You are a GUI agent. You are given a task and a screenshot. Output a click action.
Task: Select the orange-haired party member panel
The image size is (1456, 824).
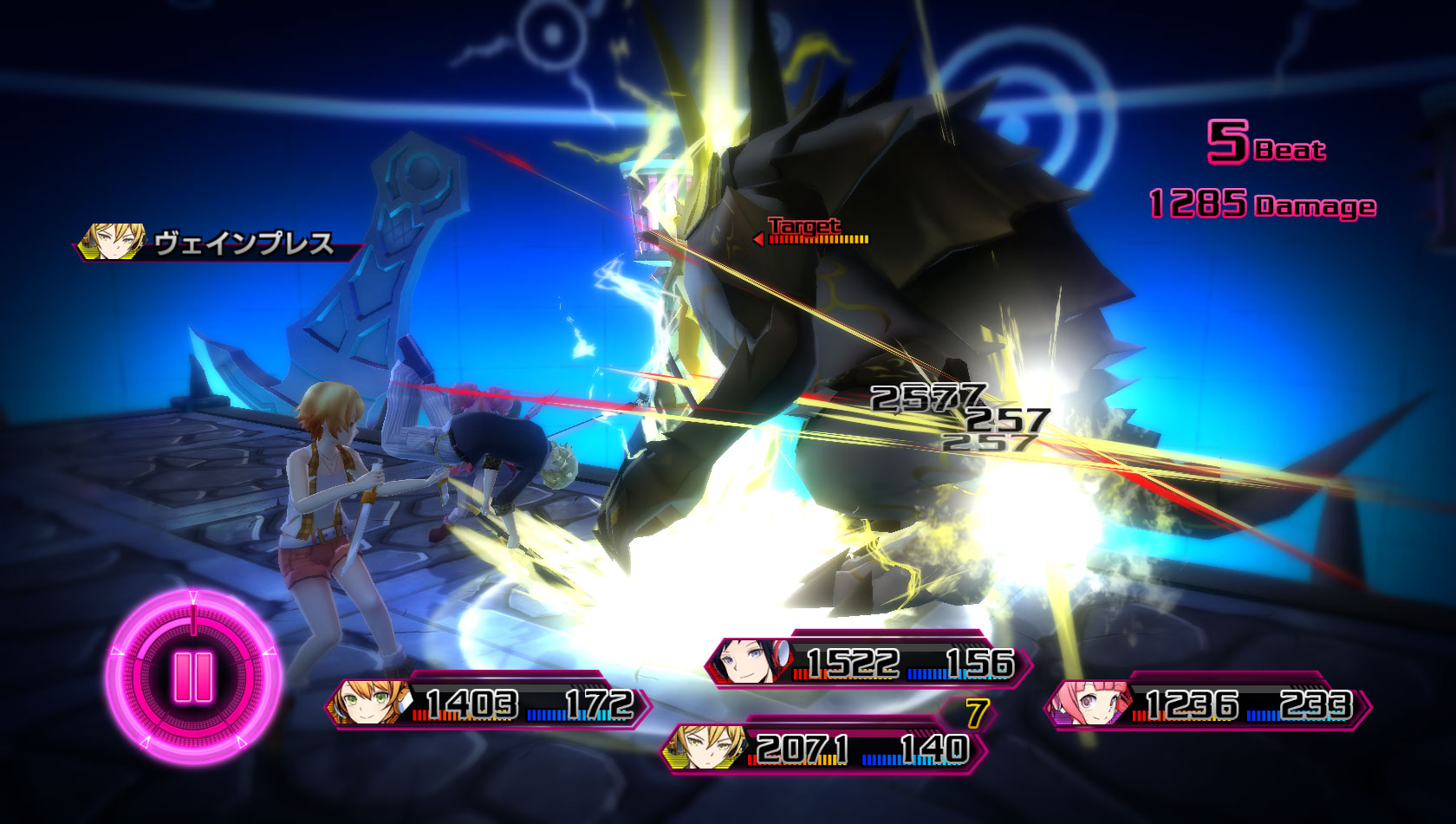pyautogui.click(x=488, y=703)
